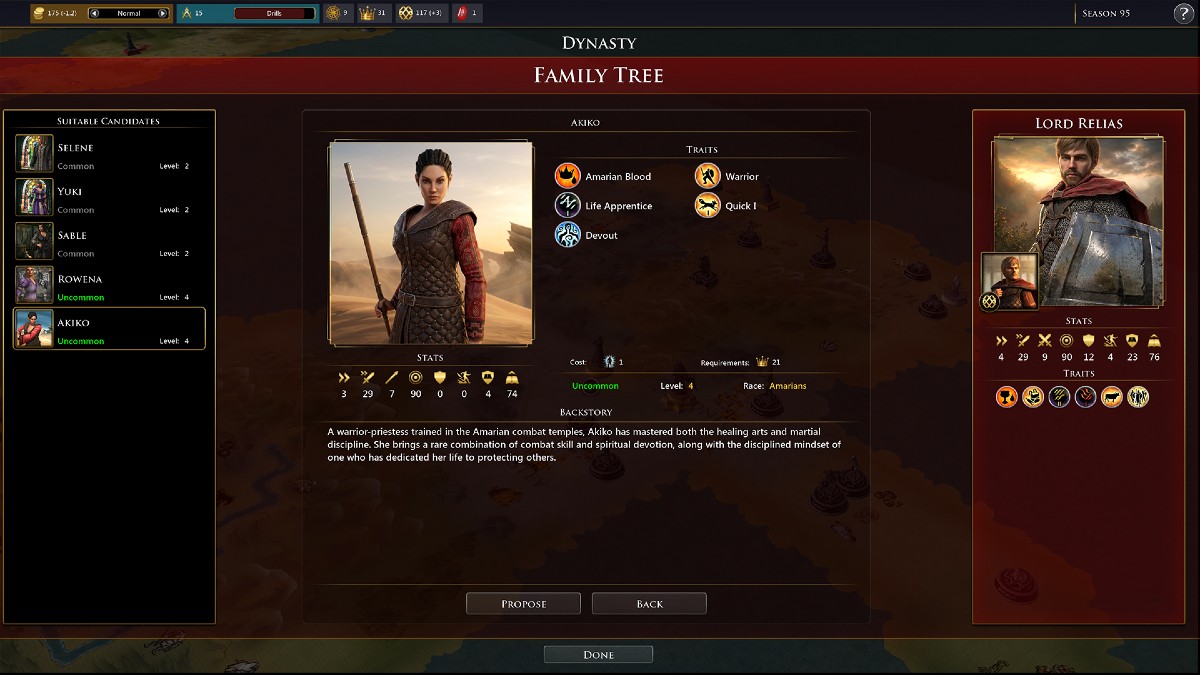Select candidate Selene from the list
This screenshot has height=675, width=1200.
click(109, 153)
